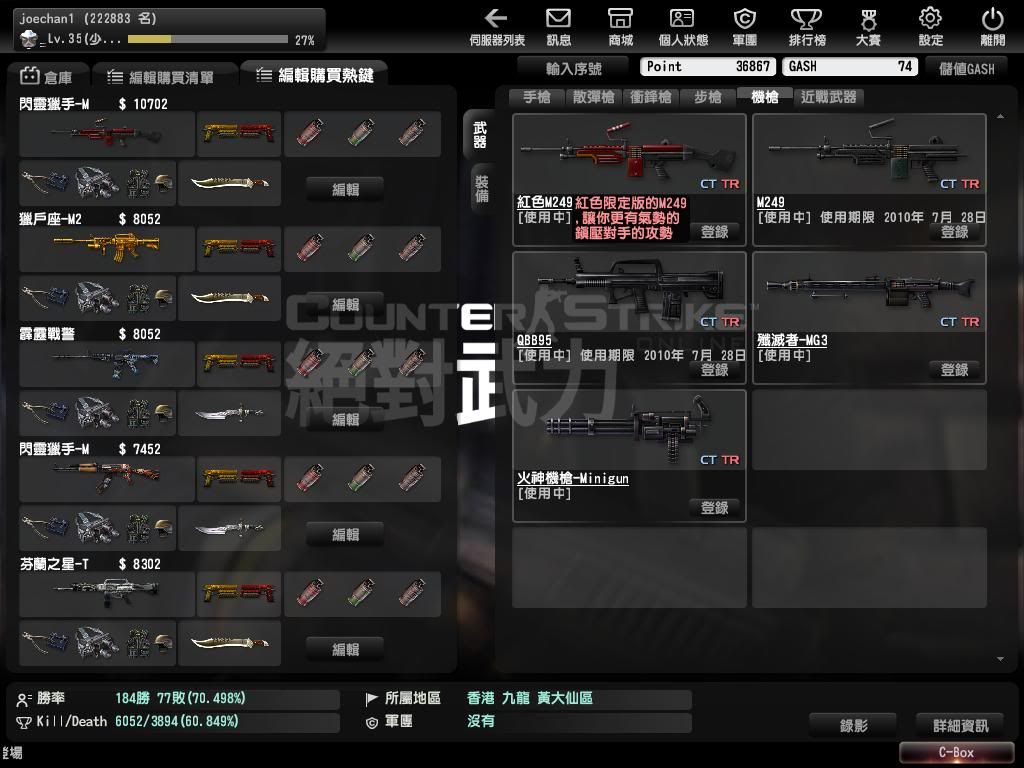This screenshot has width=1024, height=768.
Task: Click the enter serial number (輸入序號) button
Action: click(574, 68)
